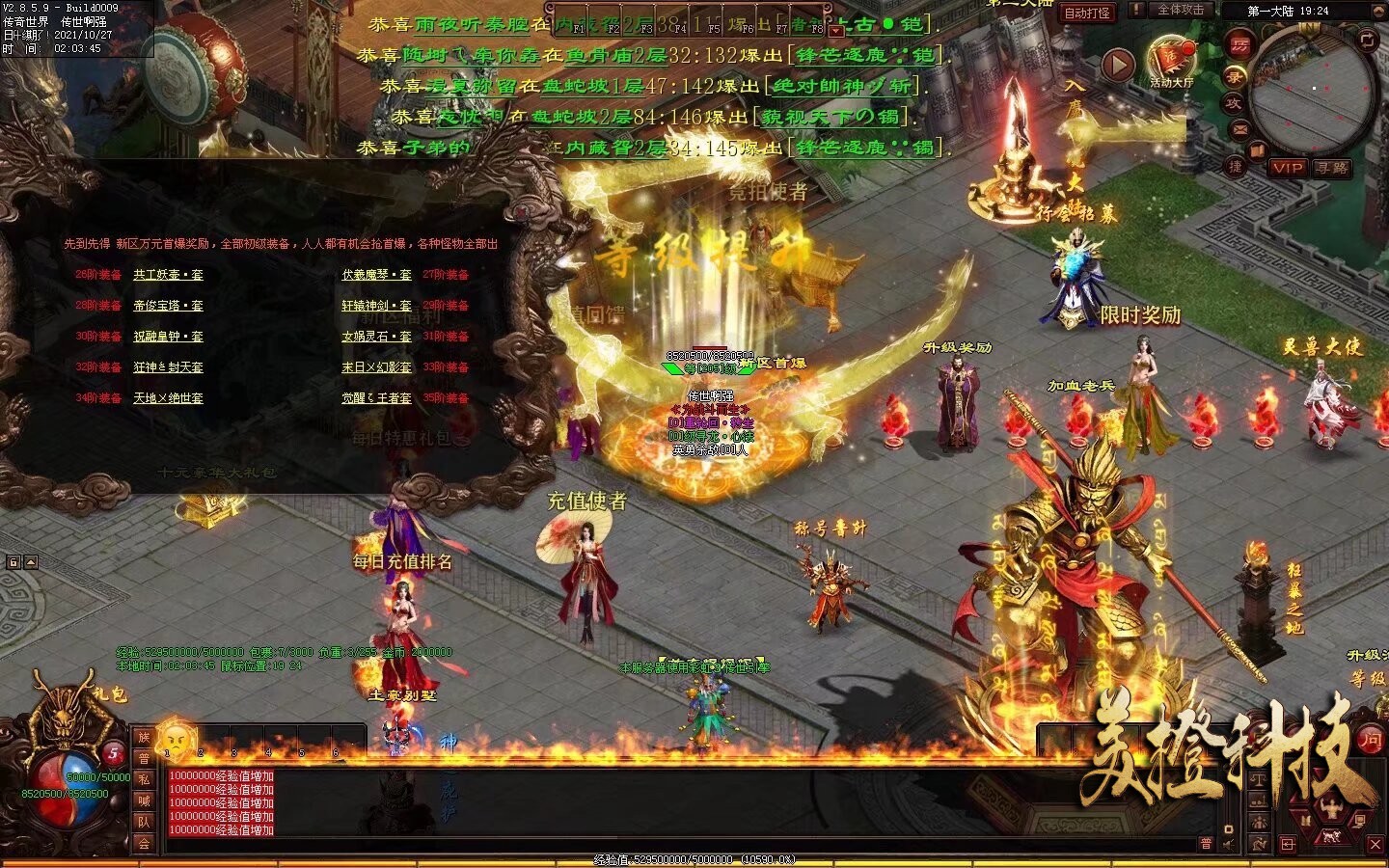
Task: Open the VIP panel
Action: click(1287, 168)
